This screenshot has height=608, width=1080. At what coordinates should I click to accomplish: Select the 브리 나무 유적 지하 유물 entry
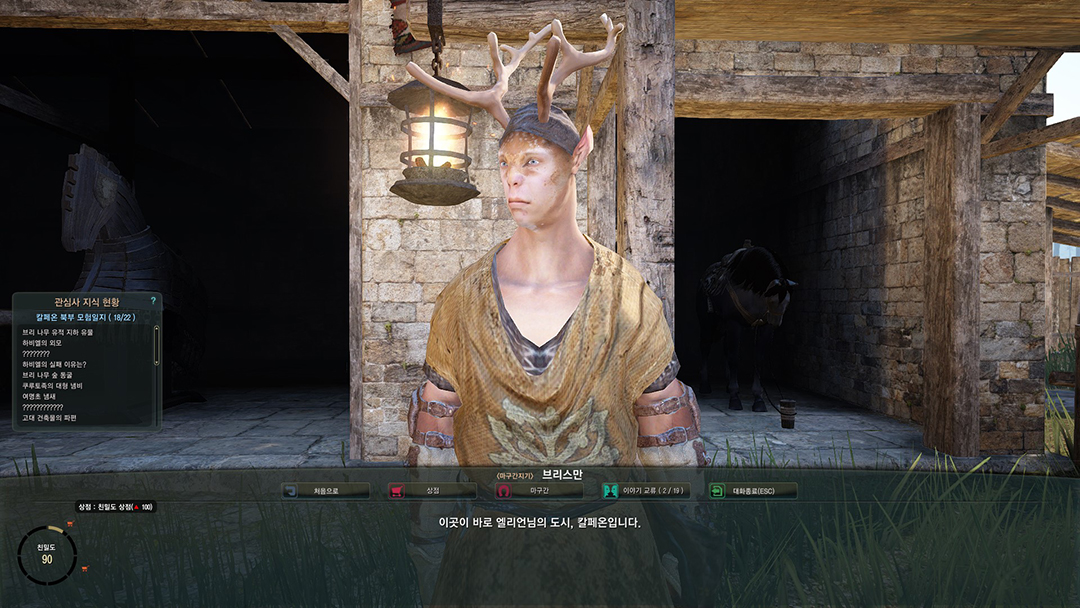tap(58, 332)
